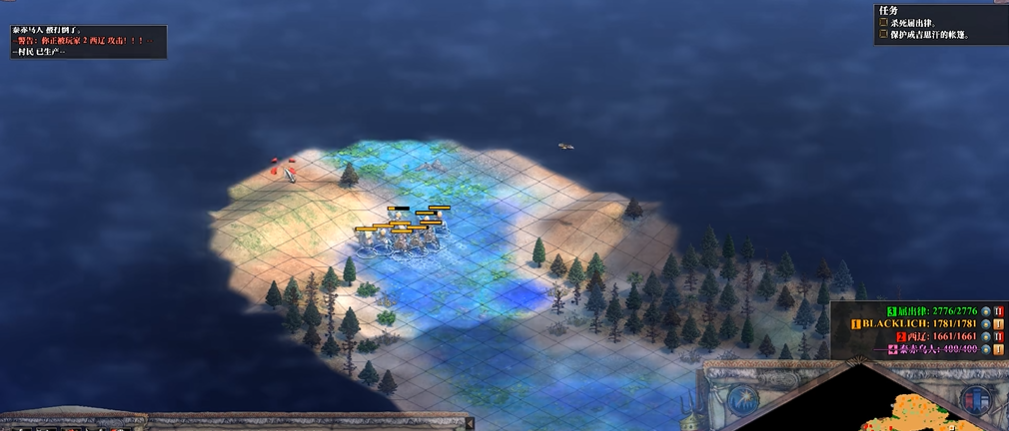This screenshot has width=1009, height=431.
Task: Click the 保护成吉思汗的帐篷 objective checkbox
Action: tap(883, 35)
